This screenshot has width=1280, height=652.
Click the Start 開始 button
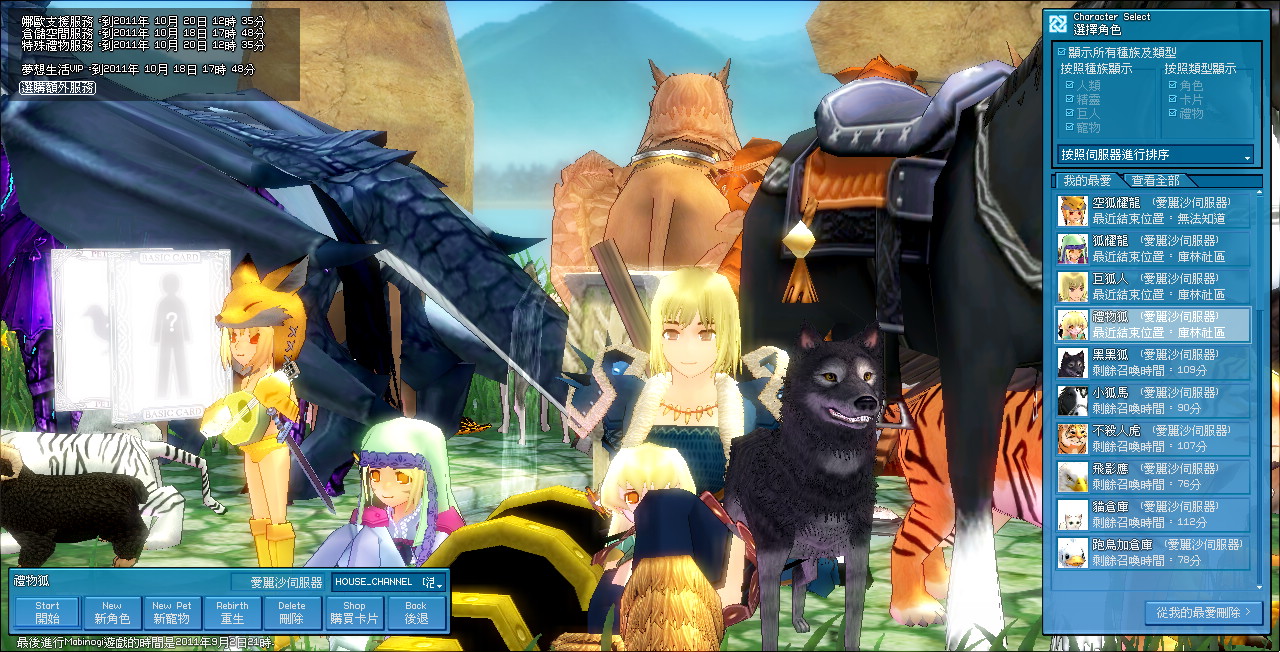click(x=47, y=613)
